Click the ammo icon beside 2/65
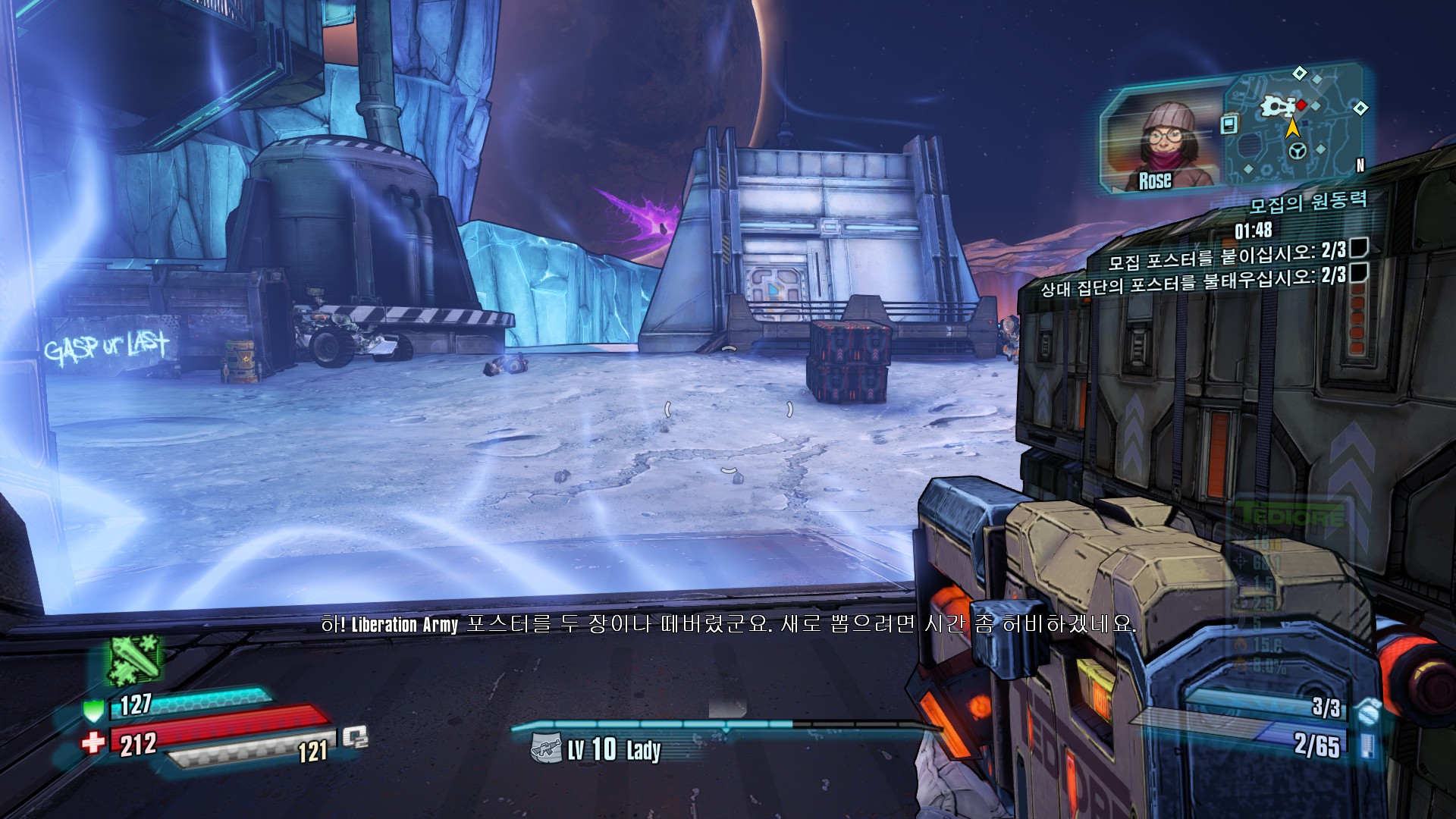The height and width of the screenshot is (819, 1456). pos(1367,744)
